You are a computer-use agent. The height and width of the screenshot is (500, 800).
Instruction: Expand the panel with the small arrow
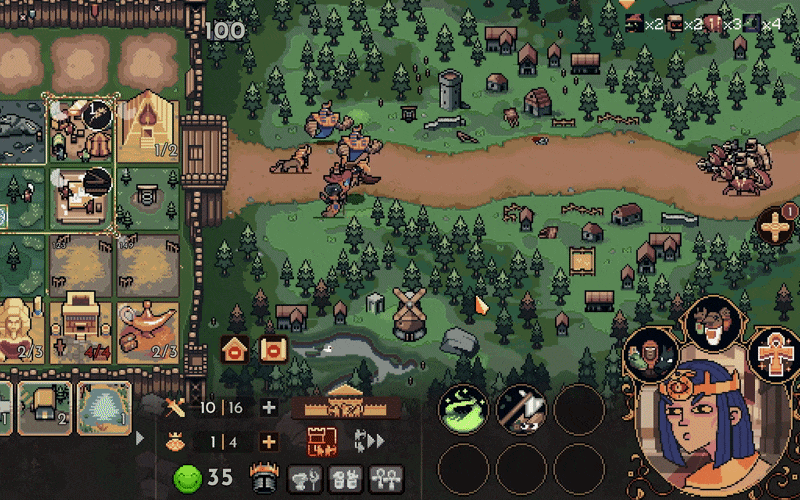click(x=139, y=438)
